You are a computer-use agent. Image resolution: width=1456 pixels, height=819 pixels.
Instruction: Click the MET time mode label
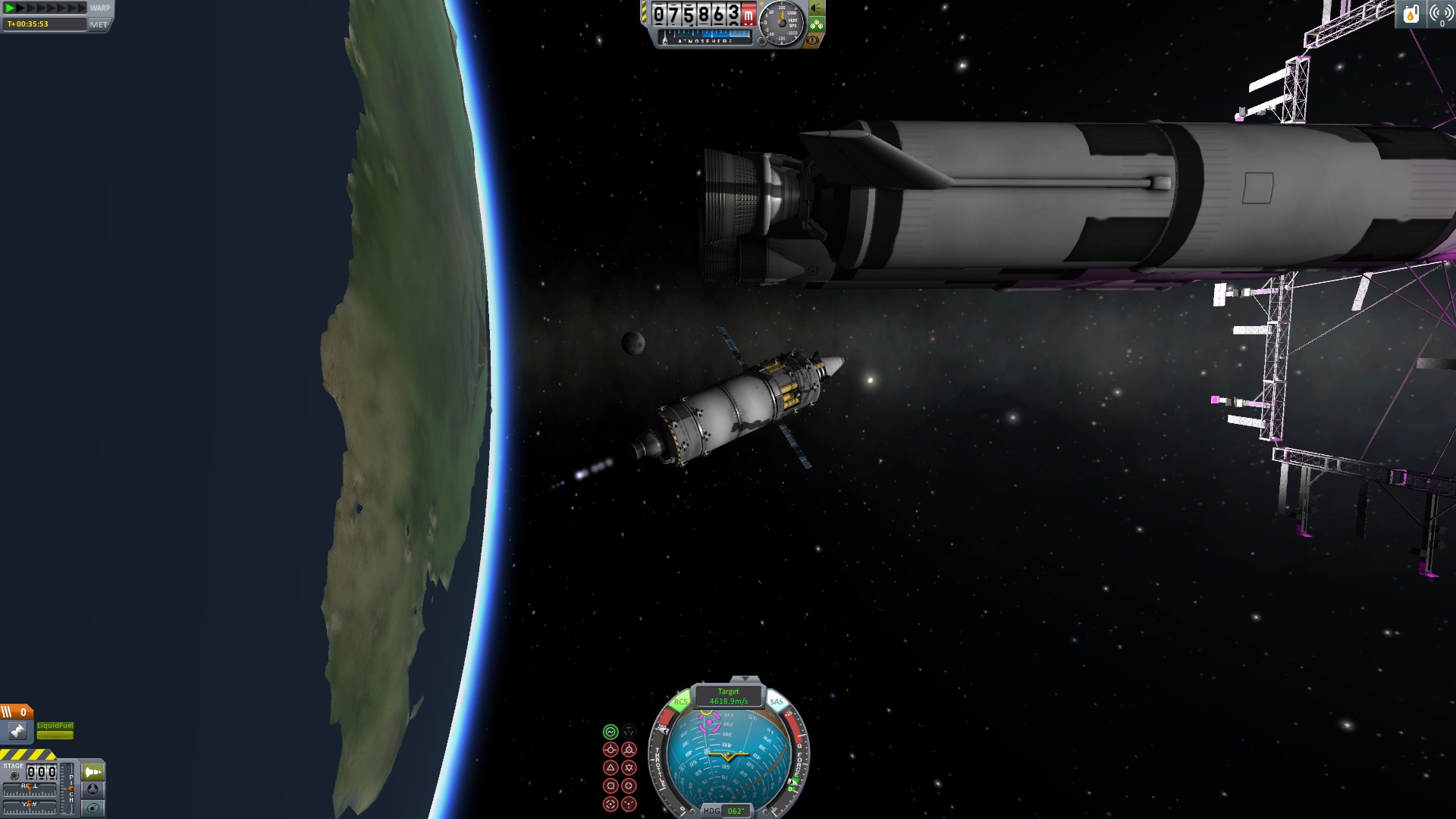(x=99, y=24)
